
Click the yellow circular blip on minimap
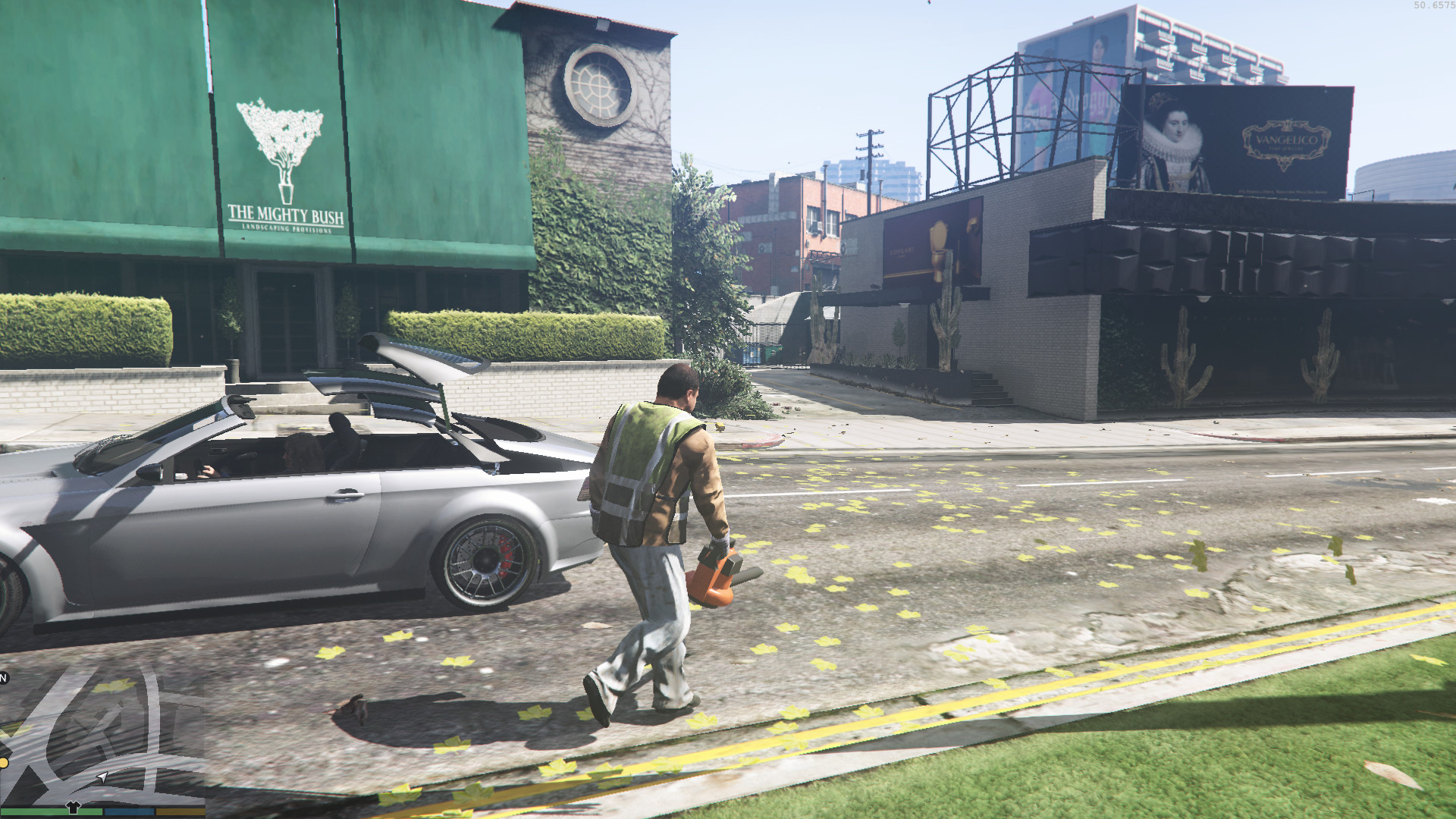(x=3, y=761)
